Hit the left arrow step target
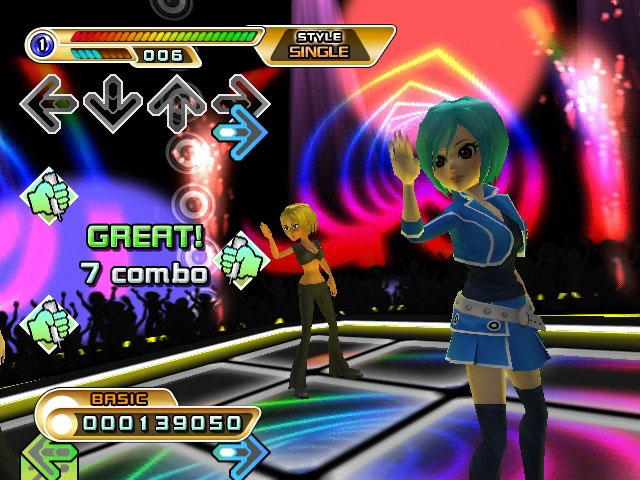Screen dimensions: 640x480 pyautogui.click(x=49, y=101)
